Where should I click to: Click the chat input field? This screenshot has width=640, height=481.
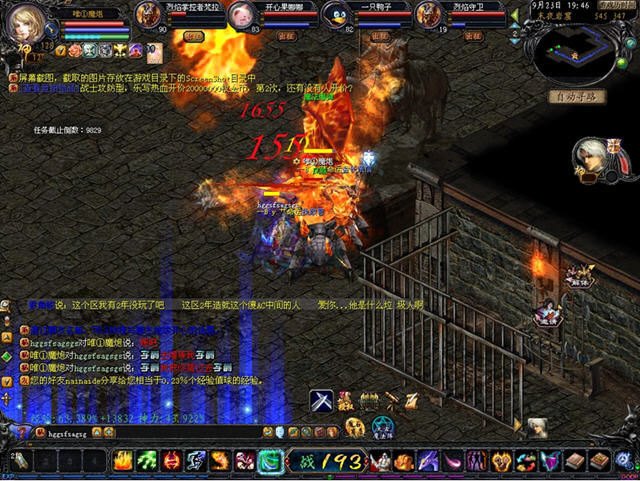150,433
